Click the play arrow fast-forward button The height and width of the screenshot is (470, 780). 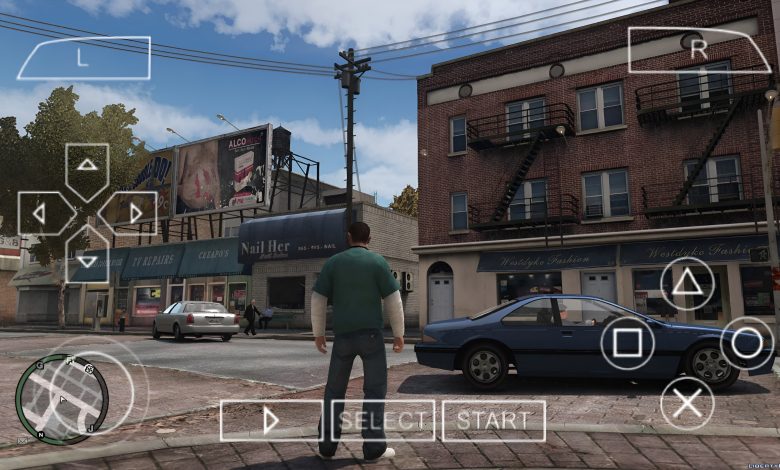(x=271, y=421)
